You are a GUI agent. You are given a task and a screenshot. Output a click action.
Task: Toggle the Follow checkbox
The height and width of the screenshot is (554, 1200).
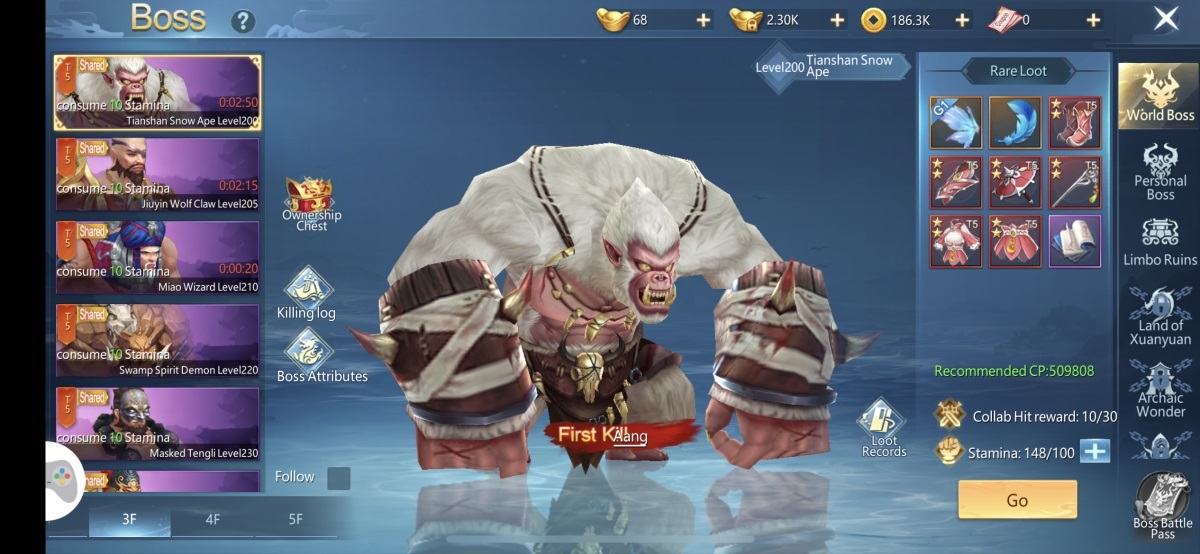pyautogui.click(x=339, y=478)
